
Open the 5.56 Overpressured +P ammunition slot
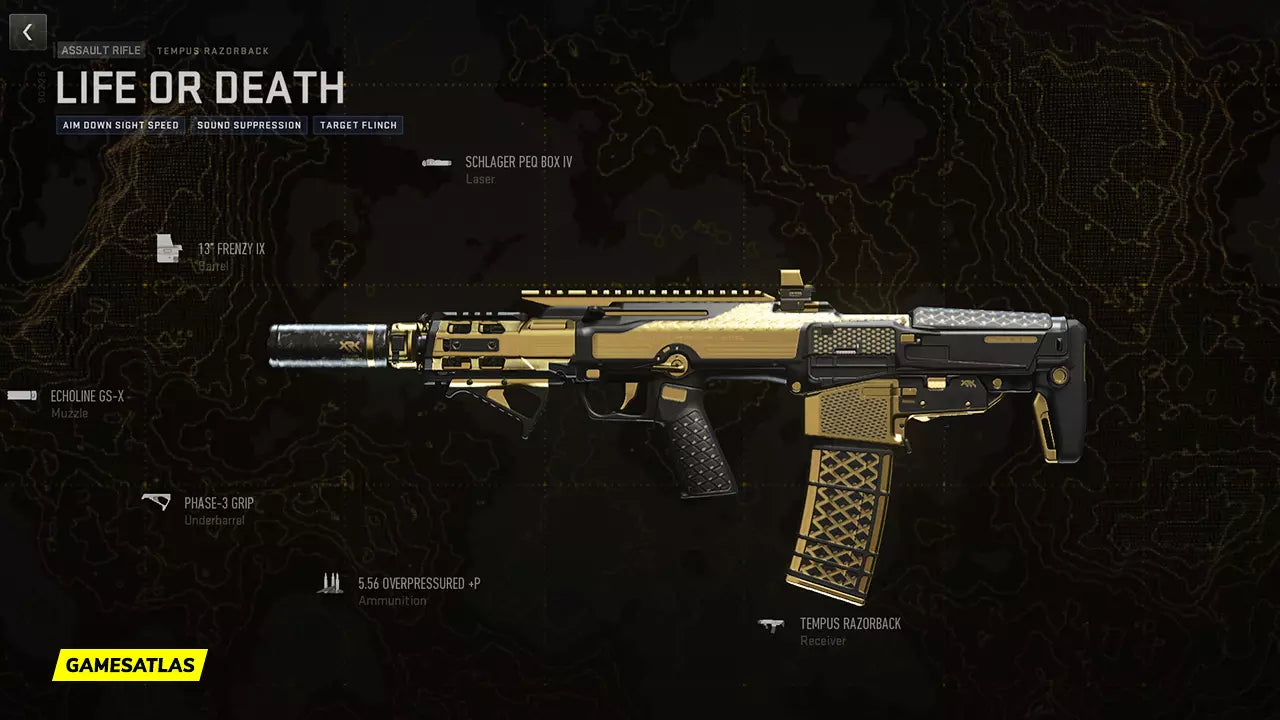[x=418, y=583]
